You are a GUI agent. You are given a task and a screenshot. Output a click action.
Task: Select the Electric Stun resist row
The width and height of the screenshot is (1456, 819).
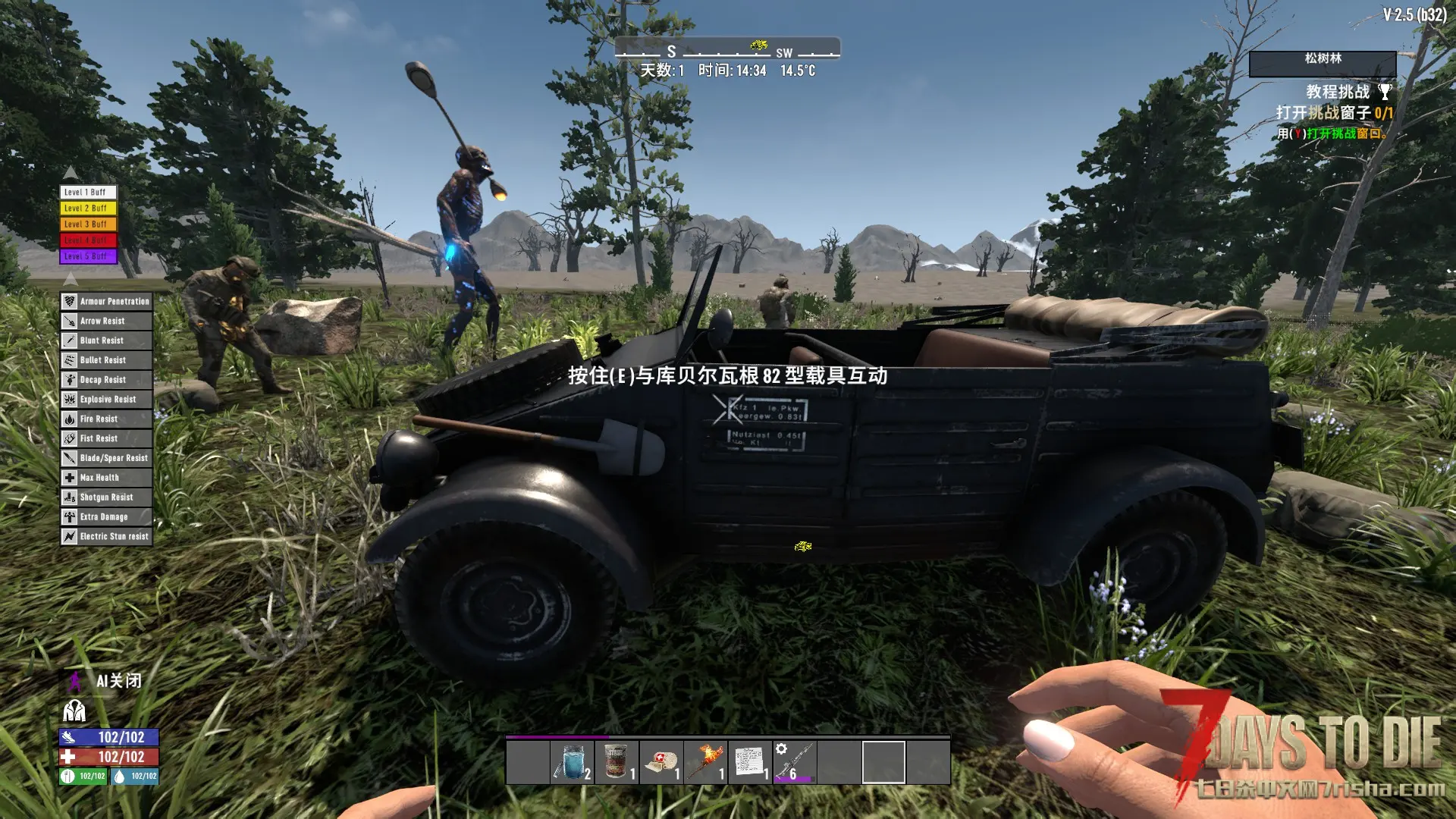pyautogui.click(x=106, y=537)
